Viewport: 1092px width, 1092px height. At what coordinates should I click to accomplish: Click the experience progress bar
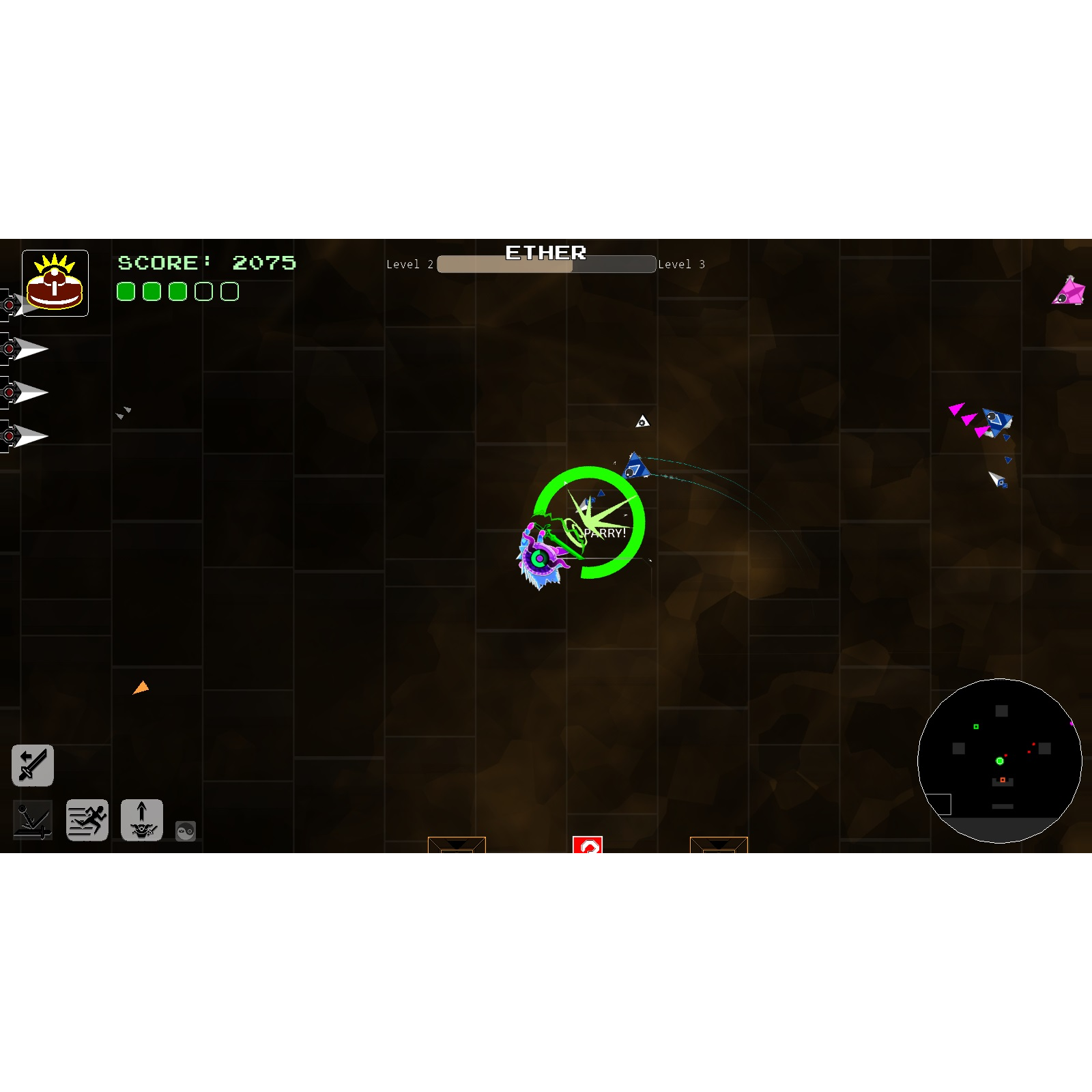(x=545, y=265)
